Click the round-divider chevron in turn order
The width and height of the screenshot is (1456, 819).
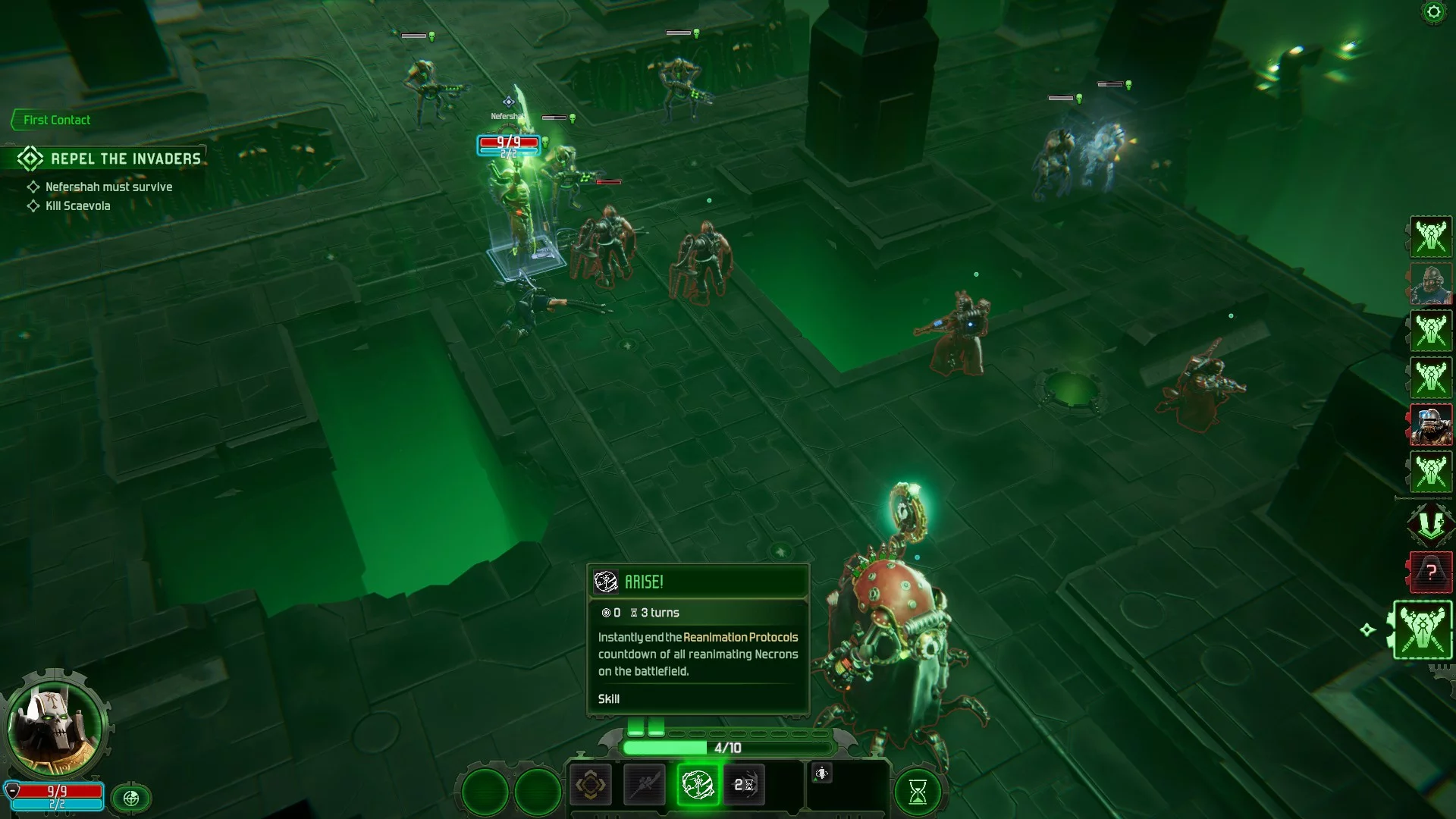tap(1431, 524)
